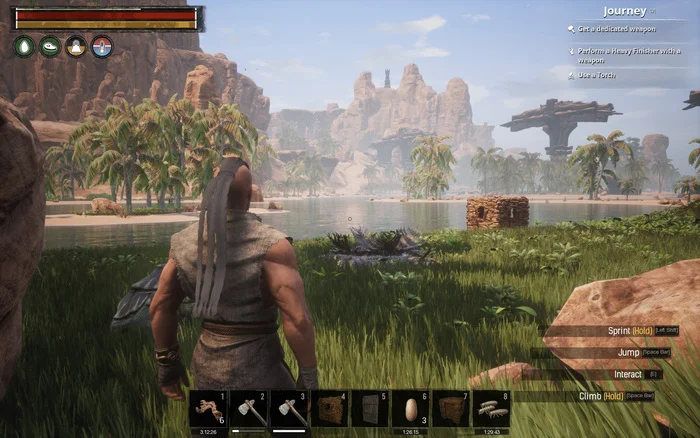Choose the wicker box in hotbar slot 4
Viewport: 700px width, 438px height.
329,409
